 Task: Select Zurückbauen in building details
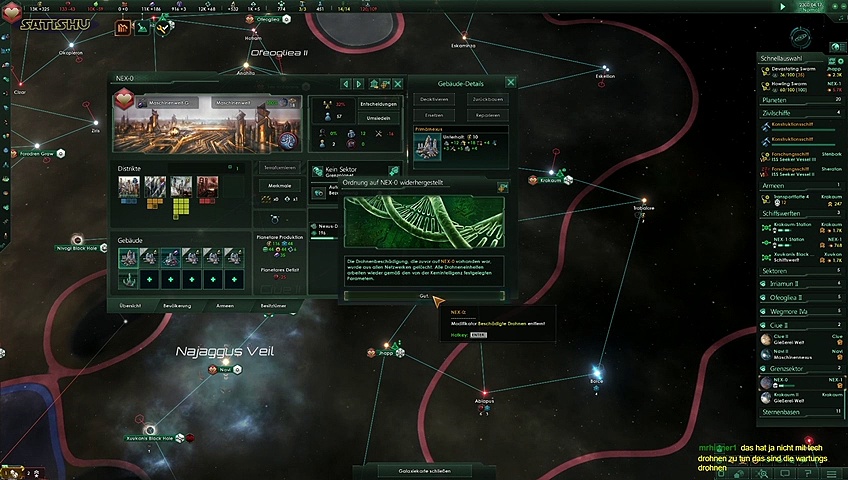pos(487,100)
